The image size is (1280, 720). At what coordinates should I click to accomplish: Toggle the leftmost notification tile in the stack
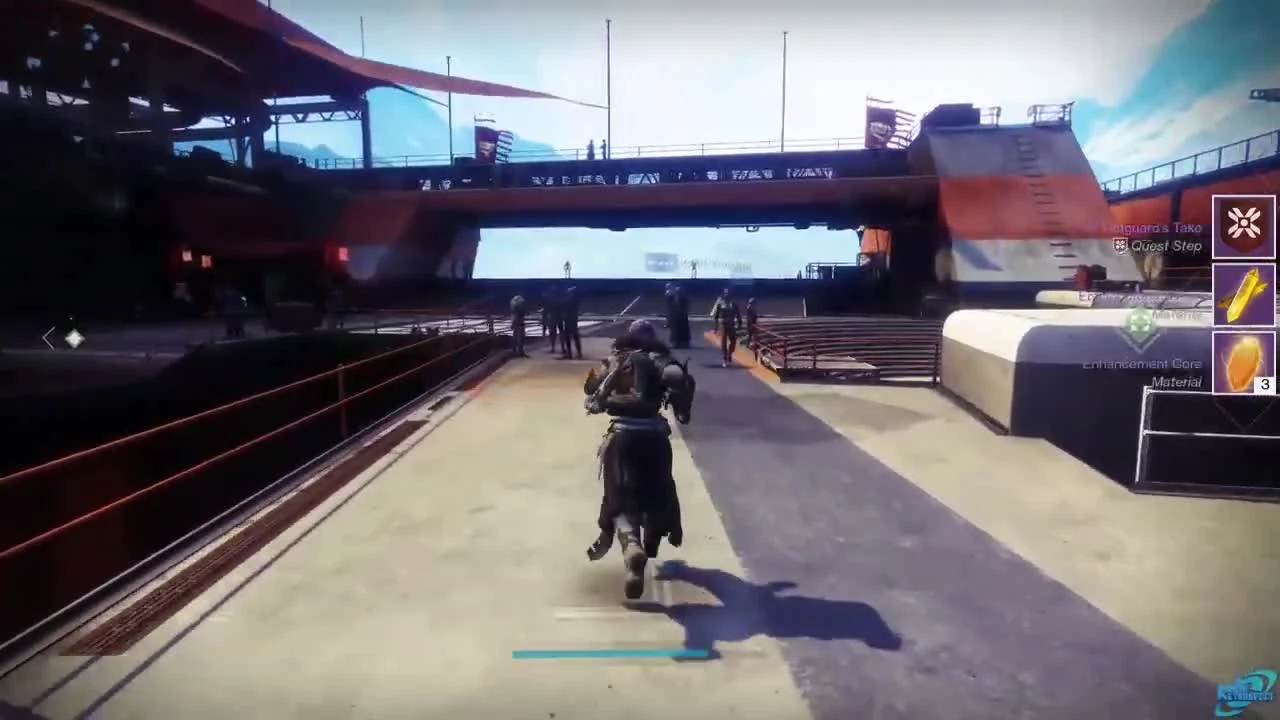point(1243,227)
